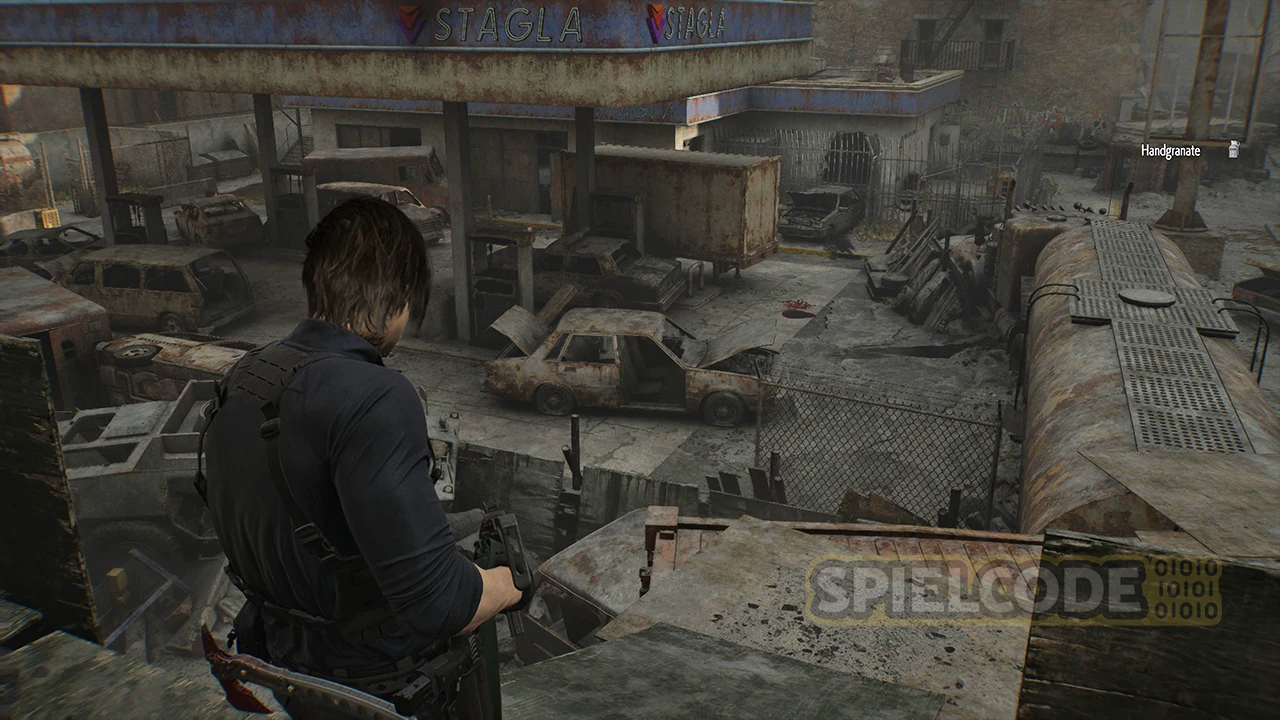Click the SPIELCODE watermark logo
The image size is (1280, 720).
pyautogui.click(x=1014, y=591)
